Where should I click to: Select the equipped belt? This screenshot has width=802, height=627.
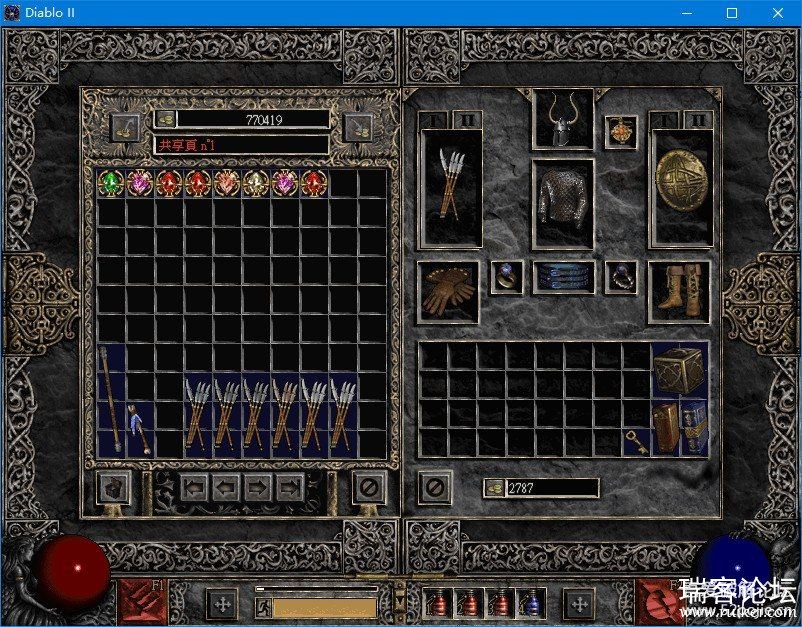coord(563,278)
